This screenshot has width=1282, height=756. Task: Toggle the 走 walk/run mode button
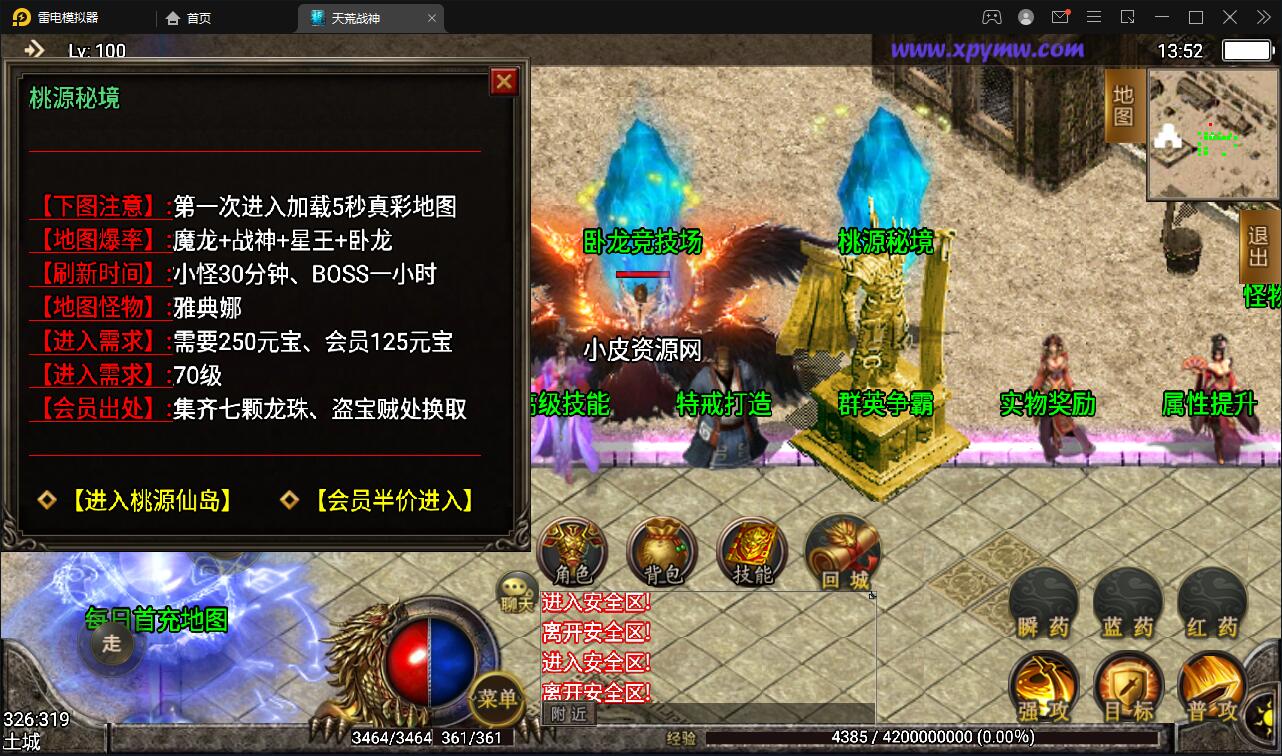point(112,645)
